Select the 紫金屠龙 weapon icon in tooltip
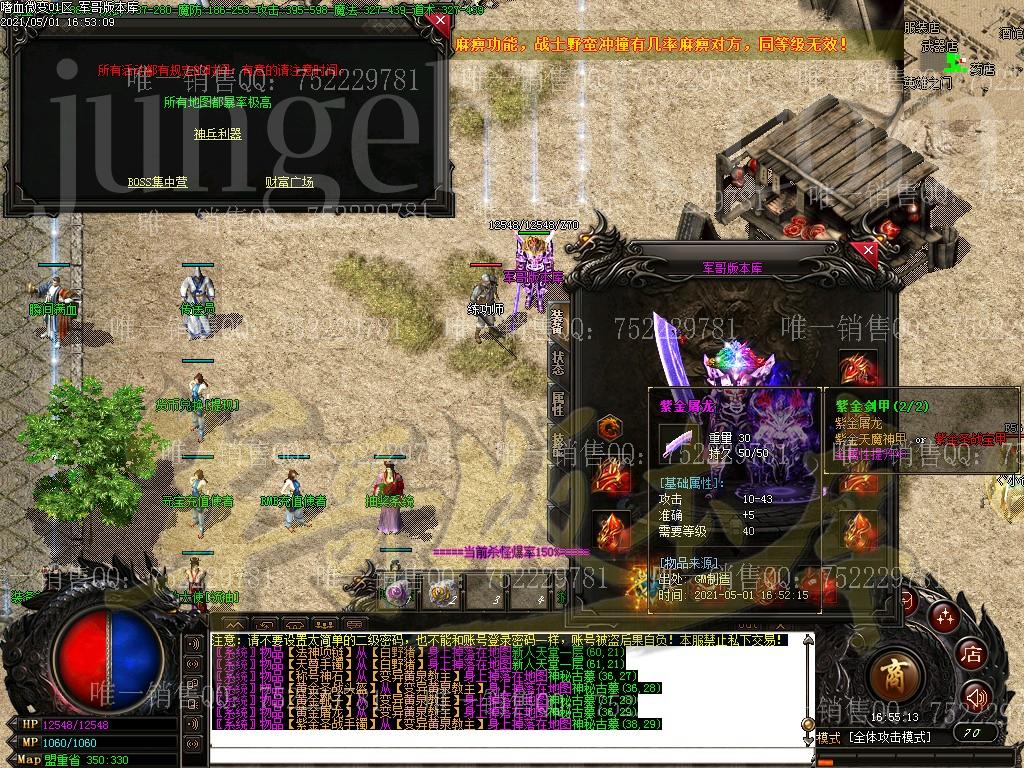The height and width of the screenshot is (768, 1024). click(679, 441)
